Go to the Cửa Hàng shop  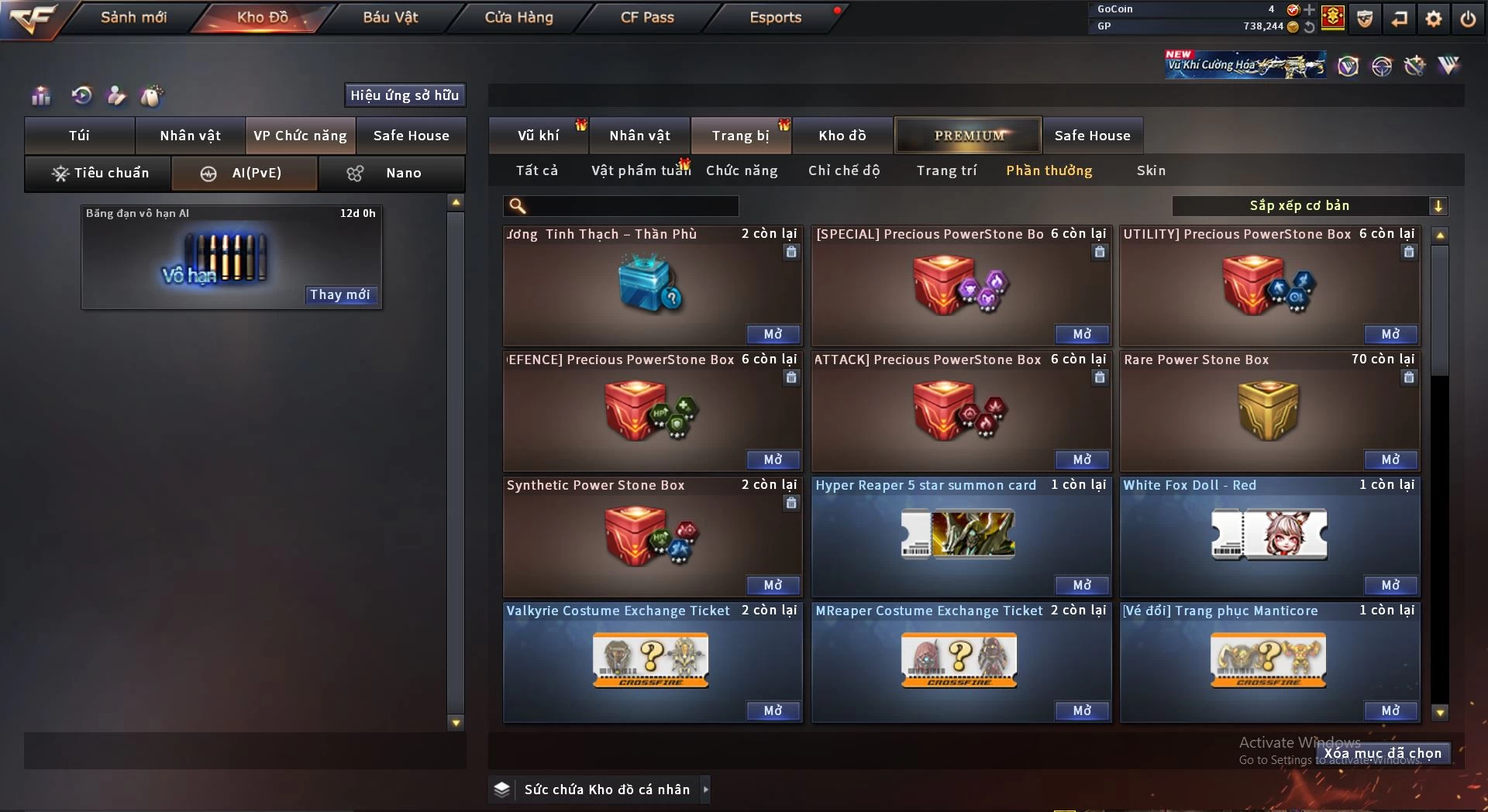(x=518, y=17)
